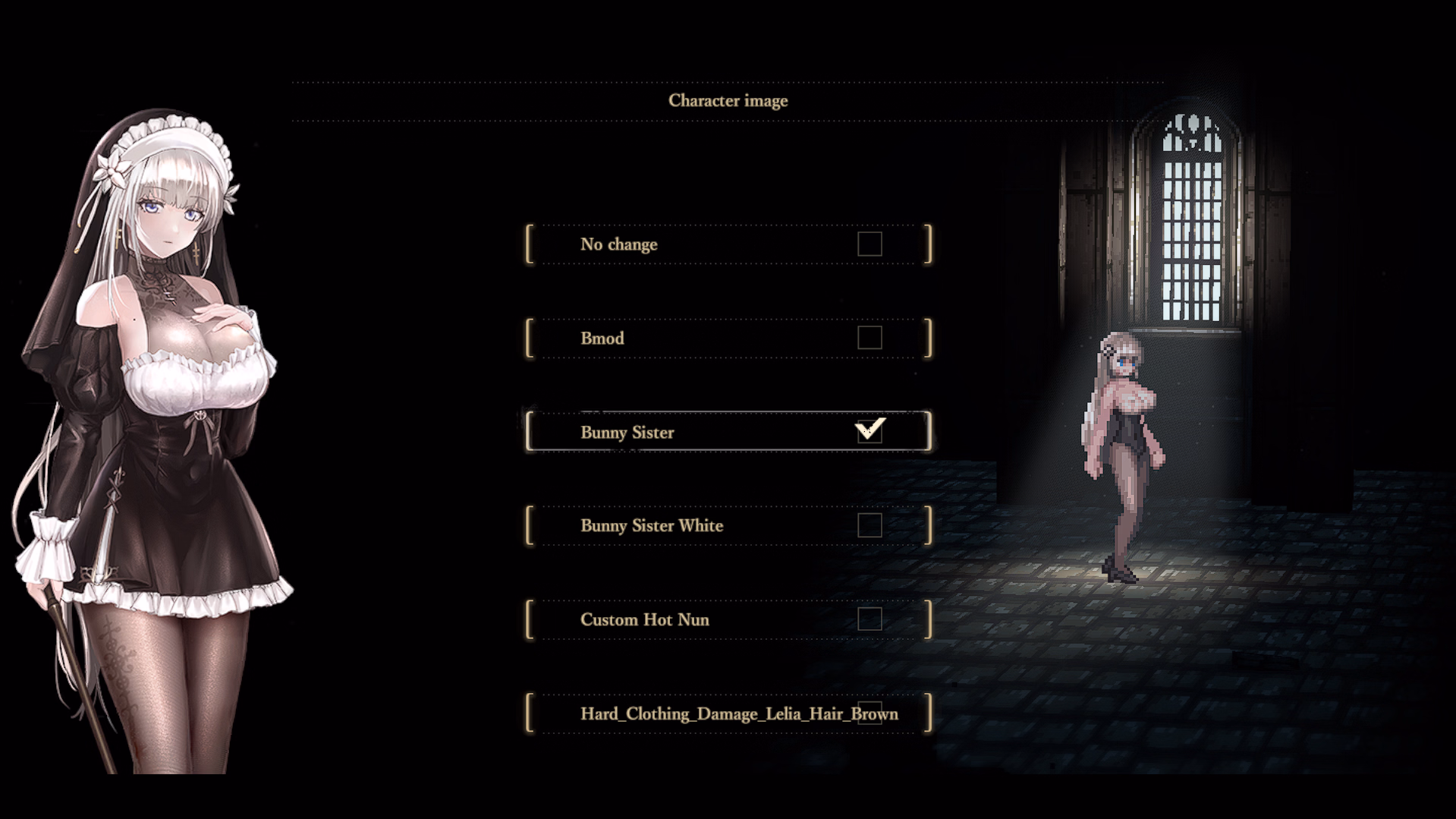Choose the Bmod character image
1456x819 pixels.
click(602, 339)
